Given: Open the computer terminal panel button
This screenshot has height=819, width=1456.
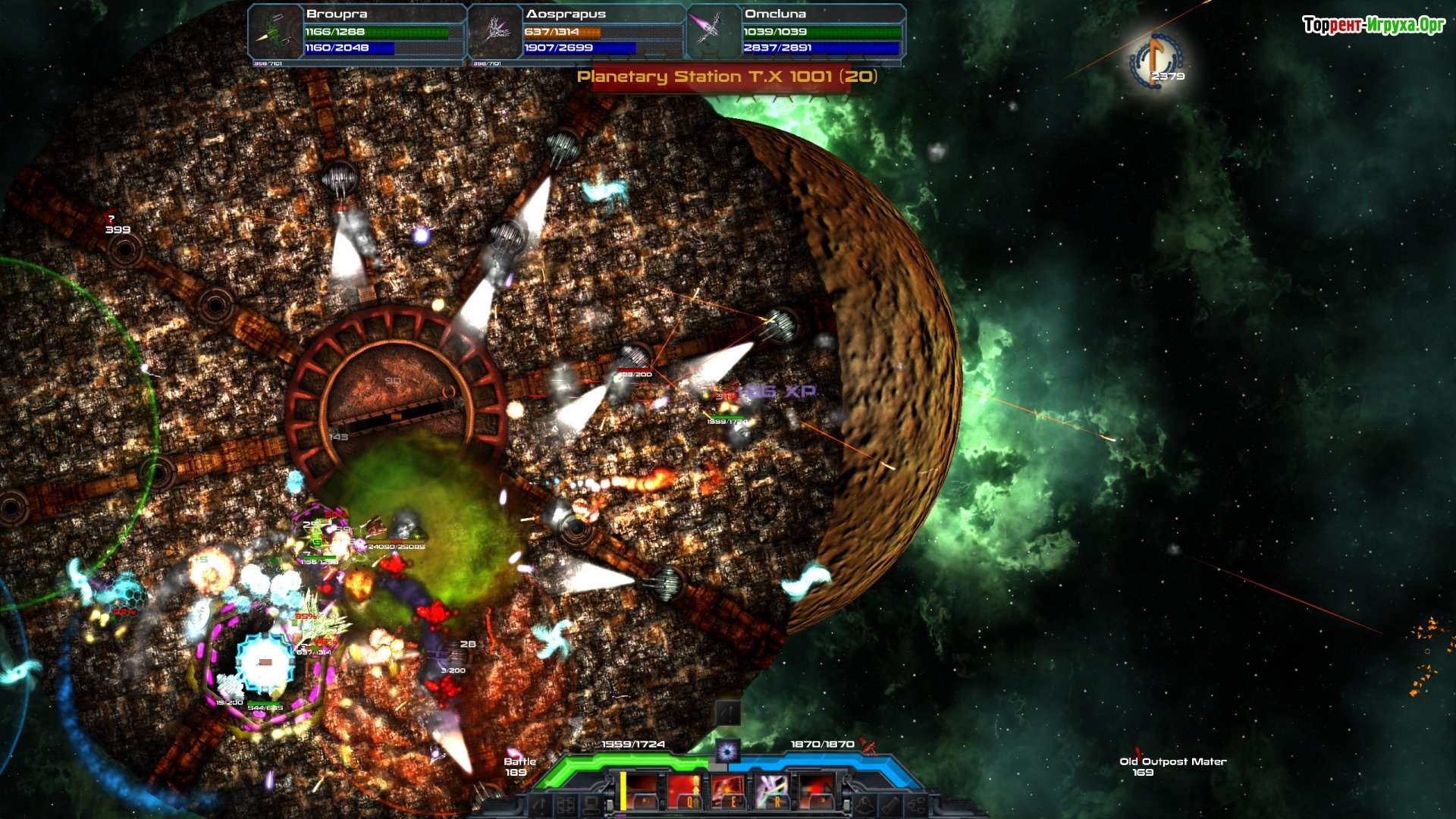Looking at the screenshot, I should [592, 805].
